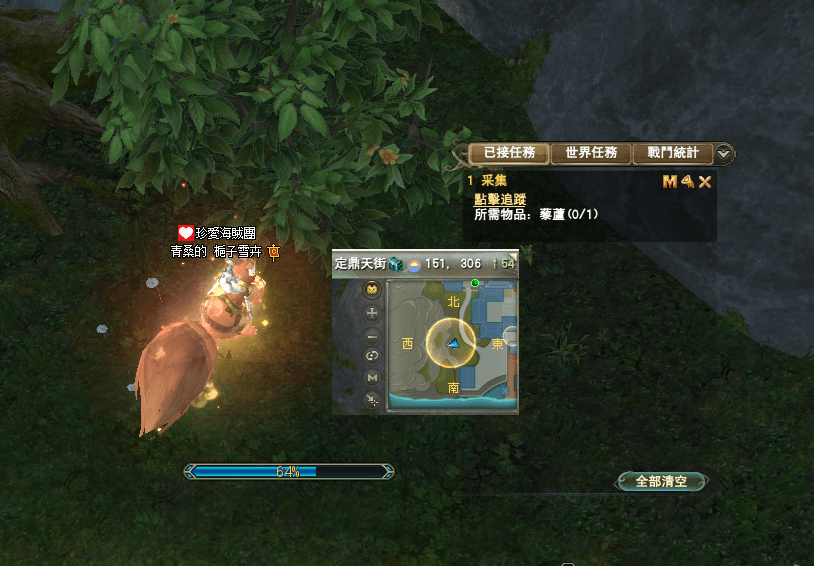This screenshot has height=566, width=814.
Task: Switch to the 已接任務 accepted quests tab
Action: (x=509, y=154)
